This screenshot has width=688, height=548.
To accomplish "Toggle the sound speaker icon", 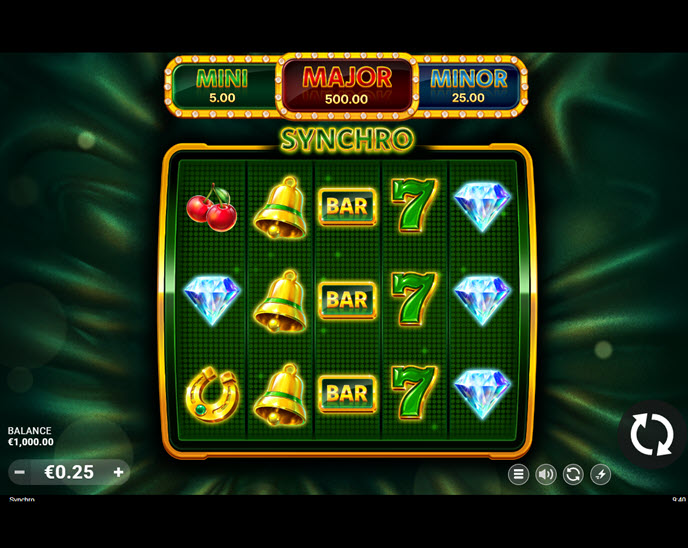I will [x=546, y=474].
